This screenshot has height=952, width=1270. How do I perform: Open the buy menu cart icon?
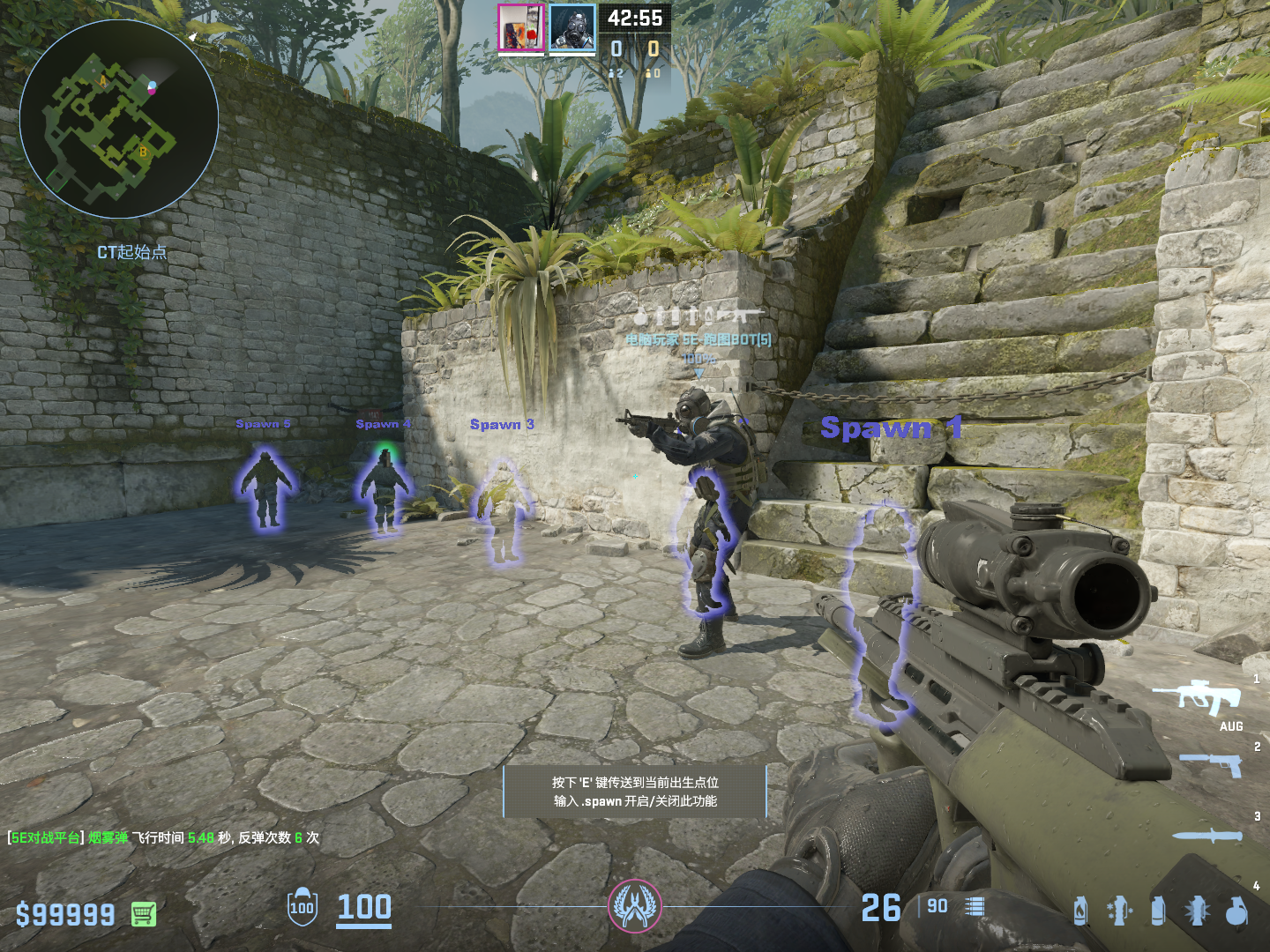(144, 914)
